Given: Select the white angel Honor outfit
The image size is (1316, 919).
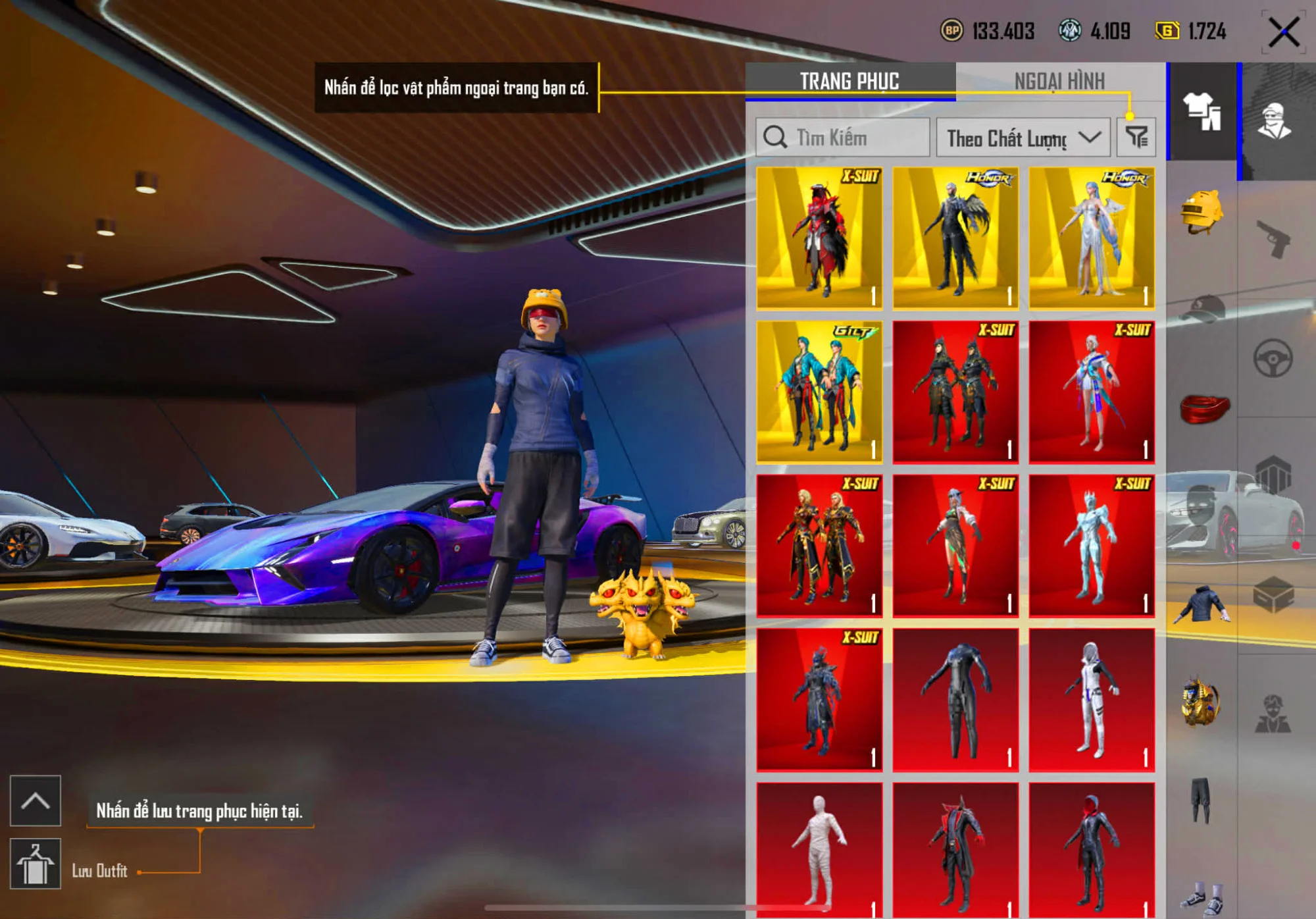Looking at the screenshot, I should tap(1092, 238).
